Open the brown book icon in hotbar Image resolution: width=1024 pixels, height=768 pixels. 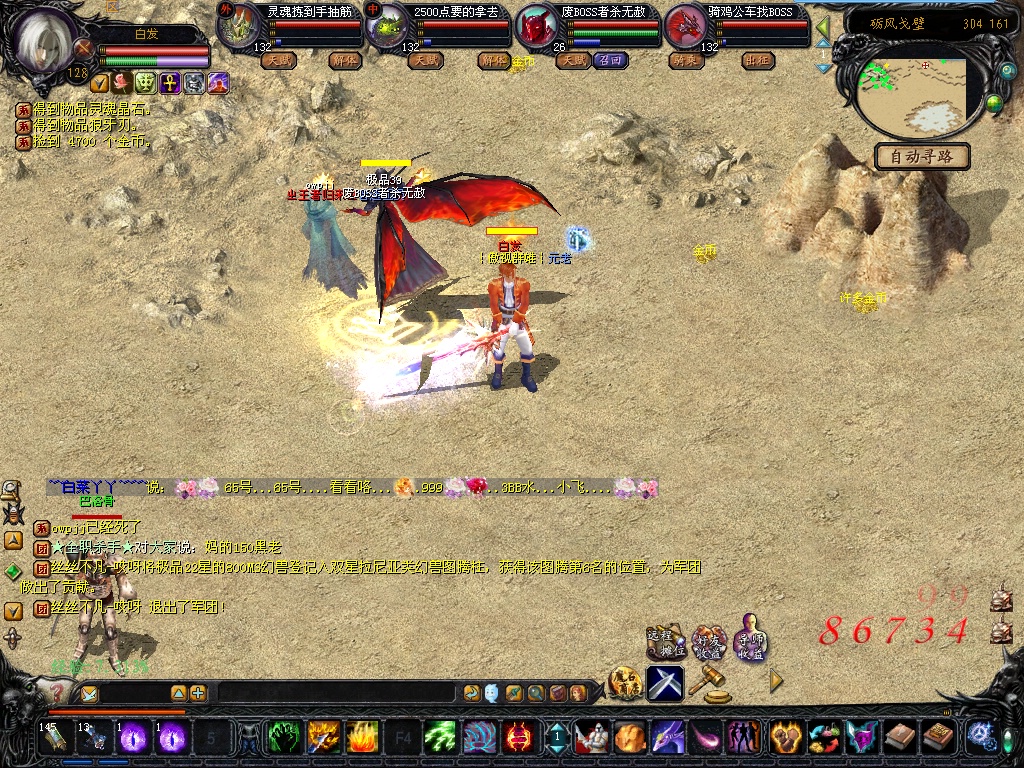pos(900,738)
